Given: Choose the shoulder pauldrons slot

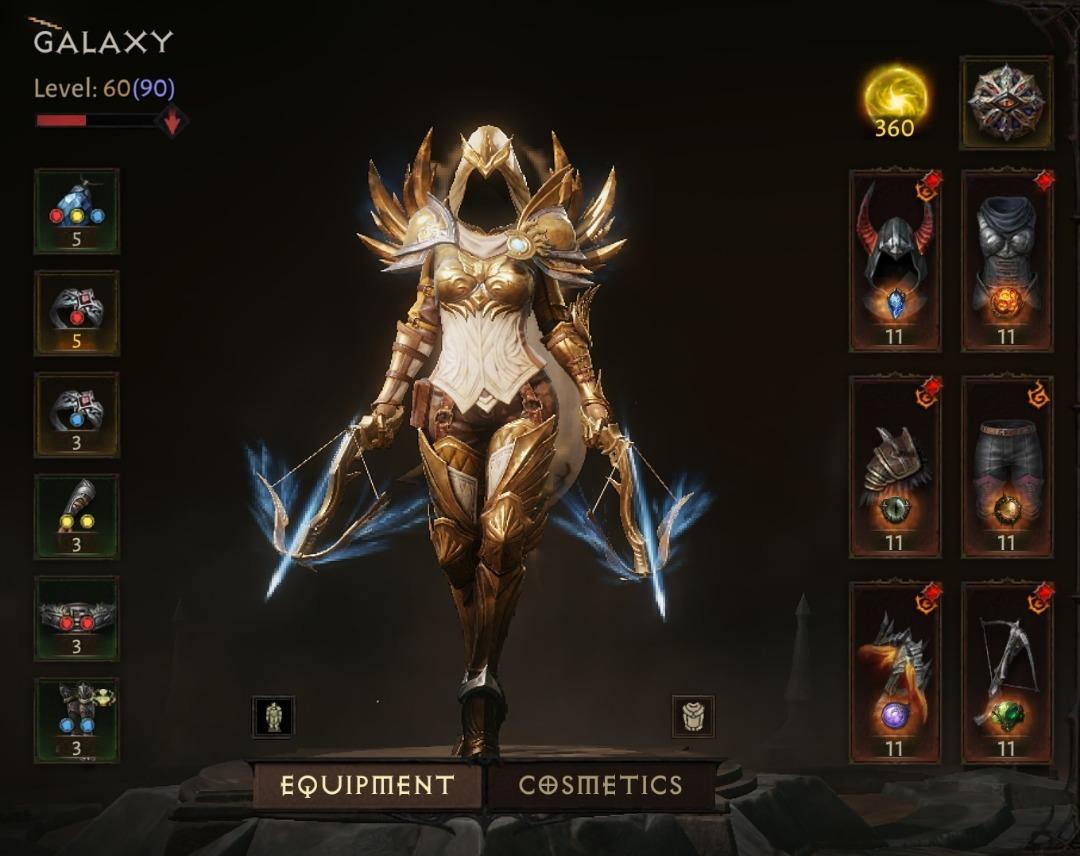Looking at the screenshot, I should pyautogui.click(x=895, y=468).
